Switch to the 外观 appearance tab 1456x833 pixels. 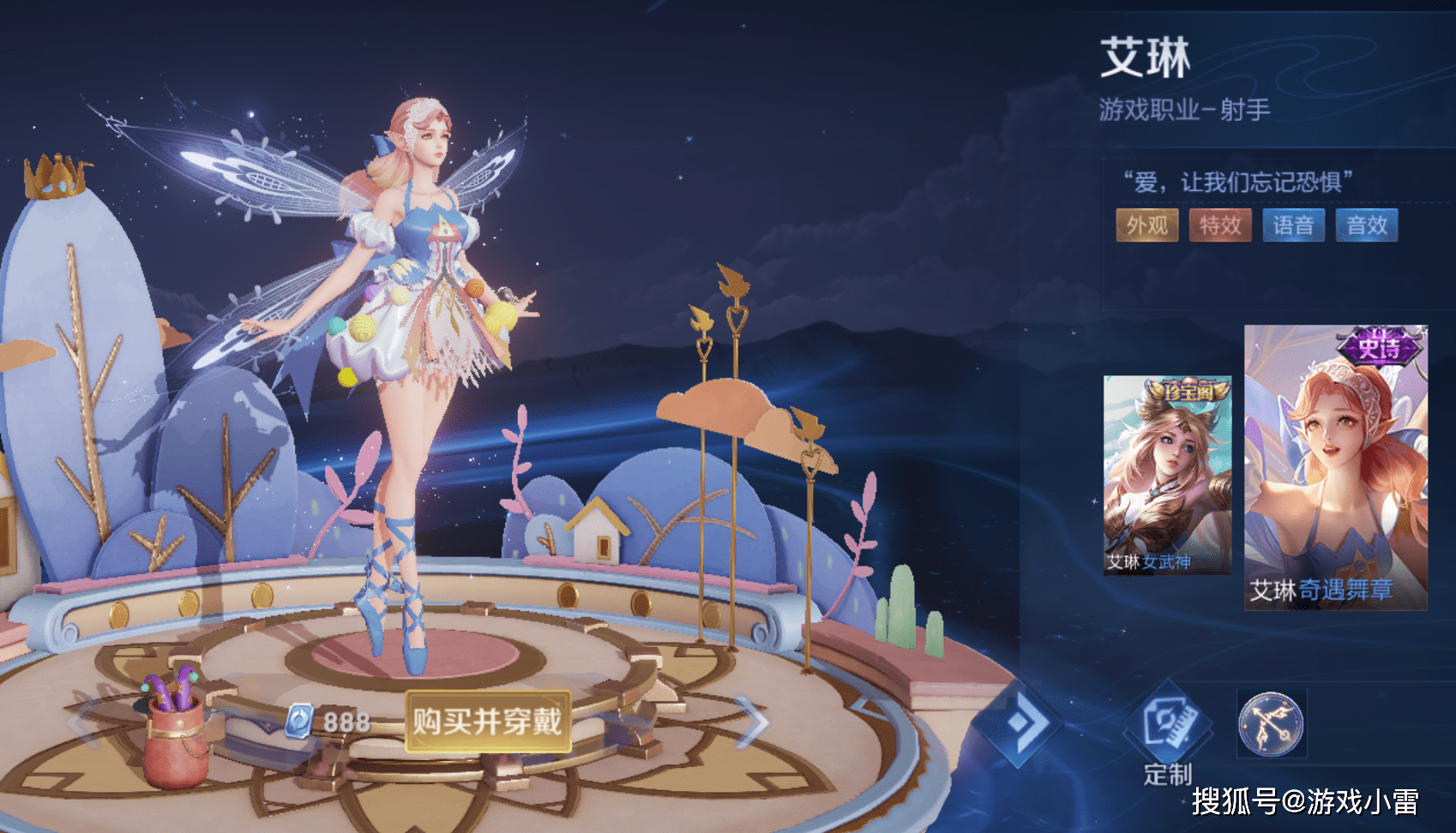1146,225
